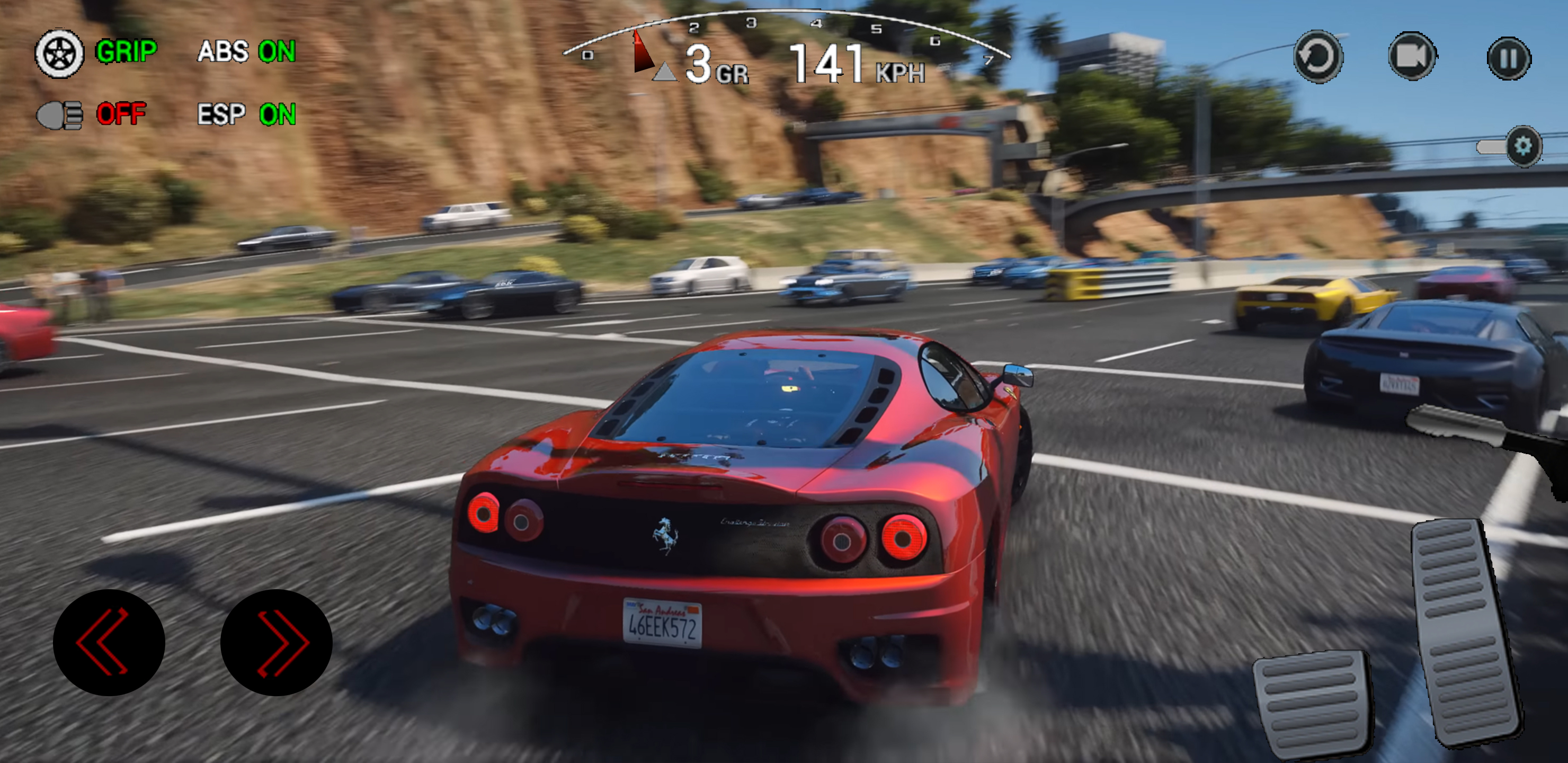Tap the short brake pedal
The height and width of the screenshot is (763, 1568).
click(x=1312, y=703)
